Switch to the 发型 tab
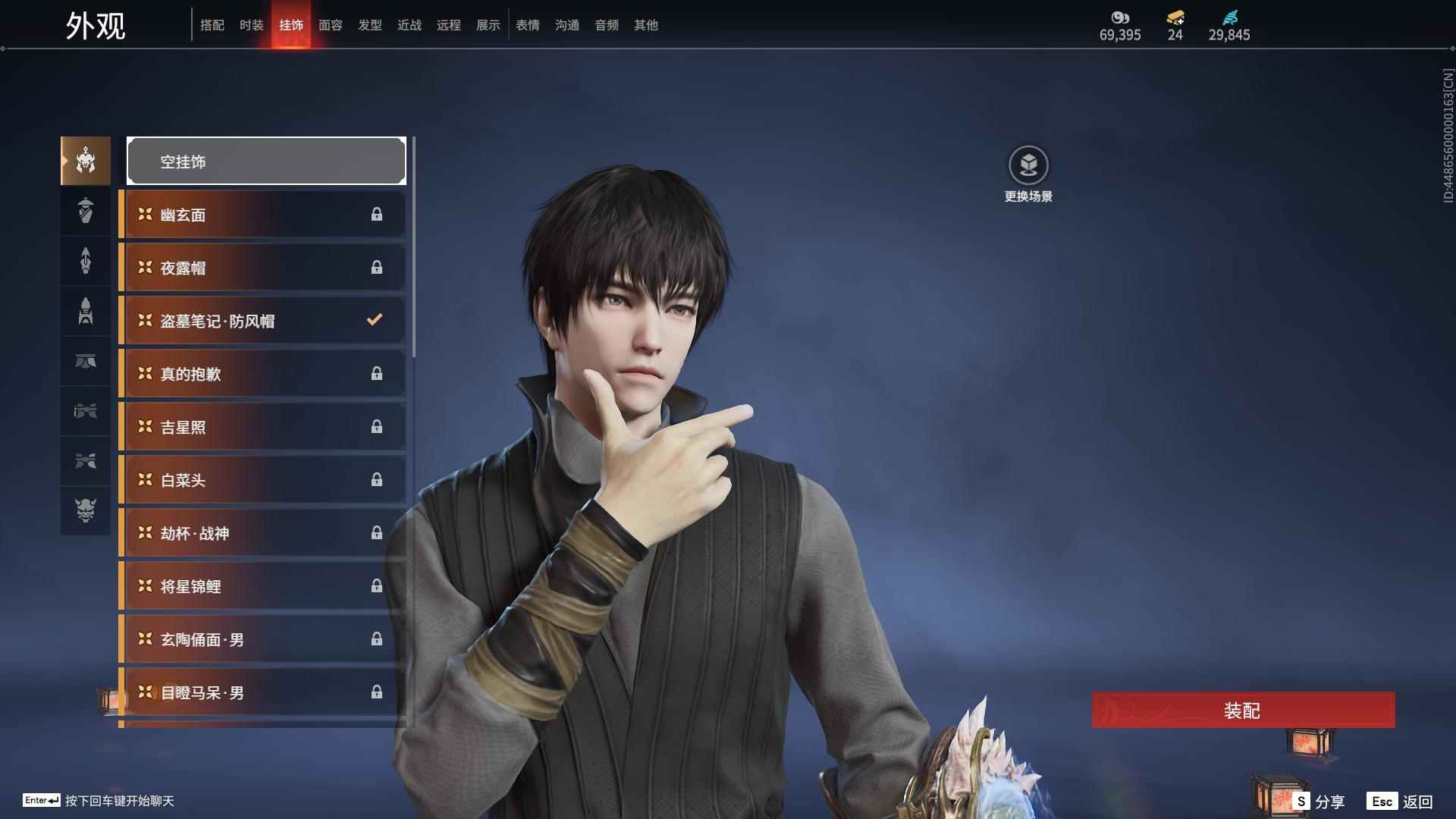The image size is (1456, 819). coord(369,25)
